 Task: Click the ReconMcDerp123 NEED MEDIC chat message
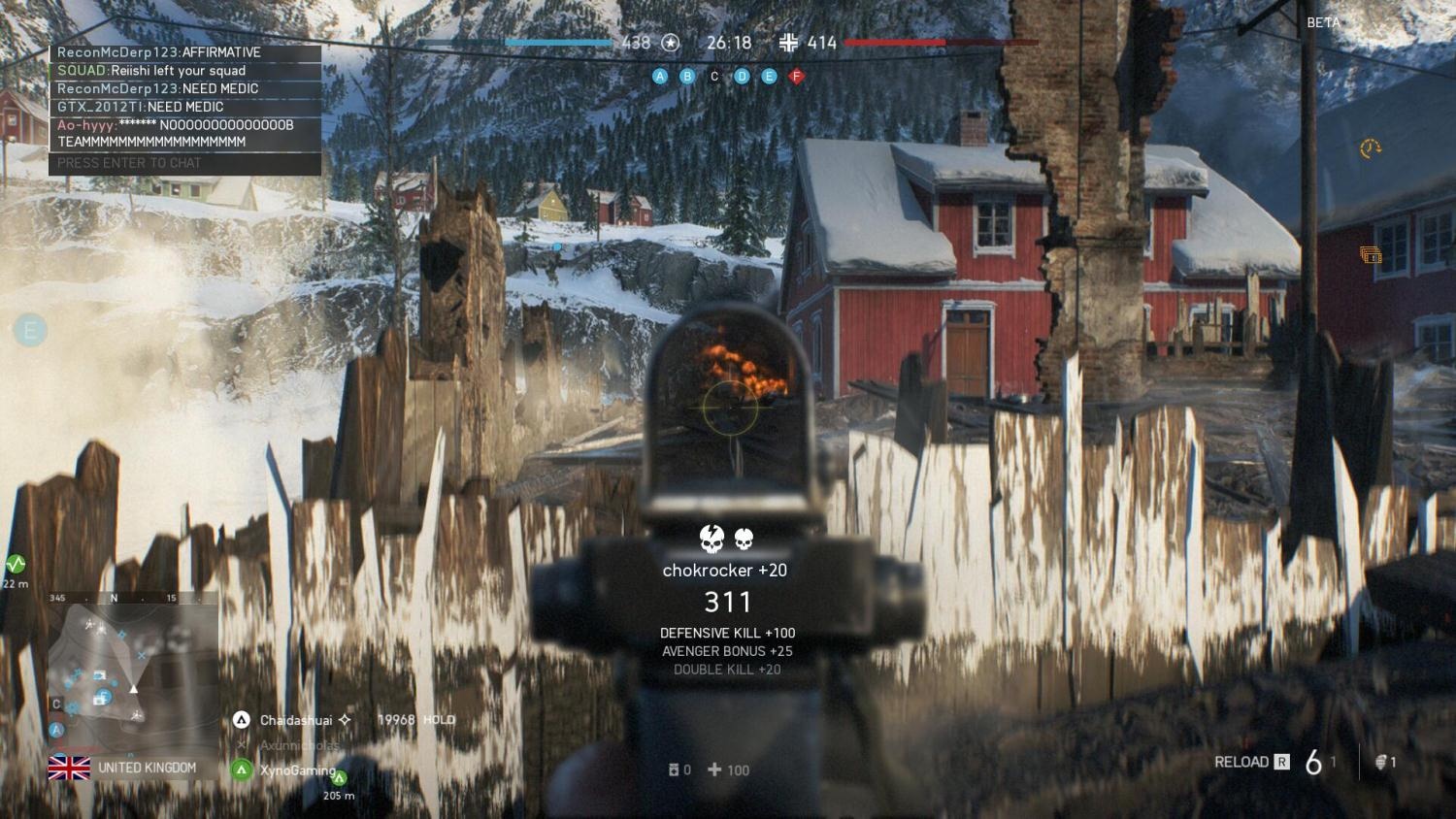click(157, 88)
